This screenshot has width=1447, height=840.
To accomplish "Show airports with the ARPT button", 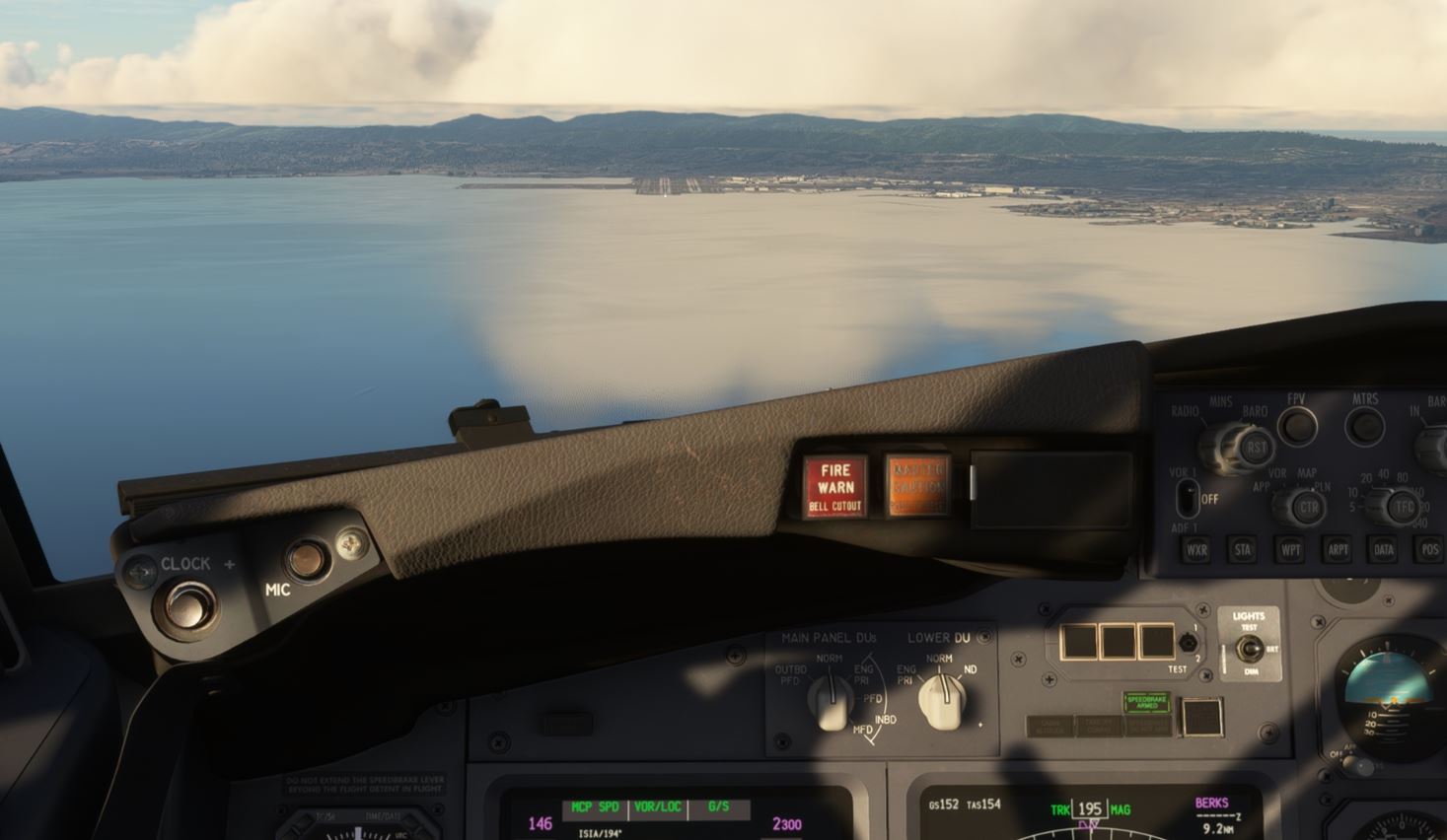I will click(x=1338, y=550).
